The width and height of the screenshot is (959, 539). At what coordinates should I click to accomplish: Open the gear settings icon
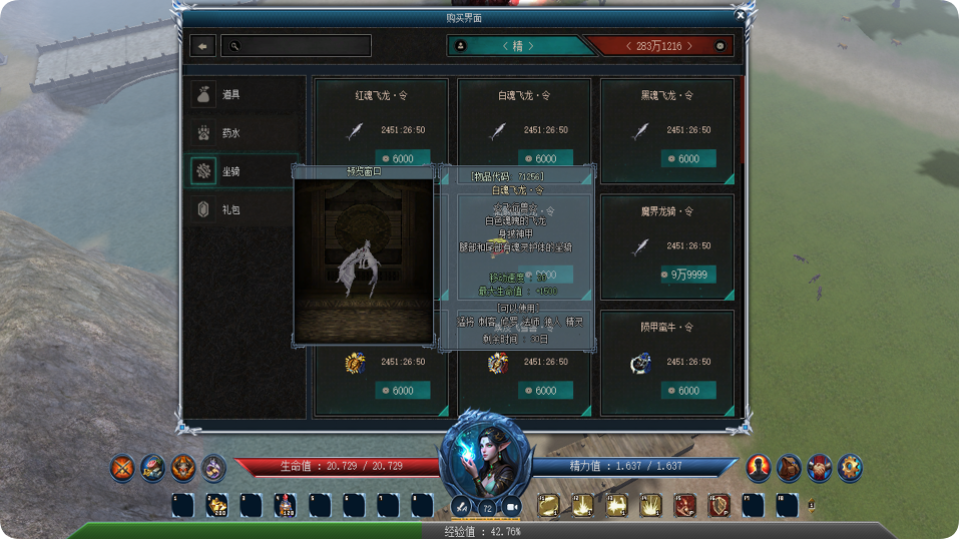click(850, 467)
